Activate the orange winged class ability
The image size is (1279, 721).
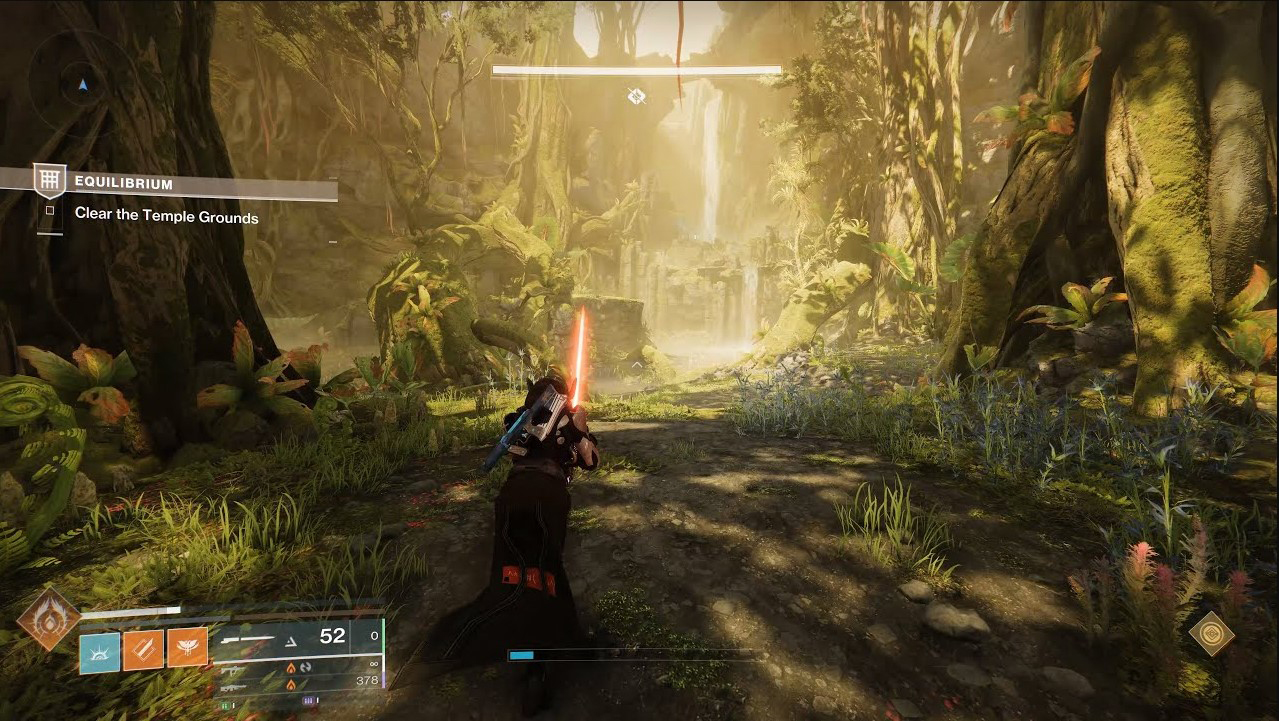coord(187,649)
